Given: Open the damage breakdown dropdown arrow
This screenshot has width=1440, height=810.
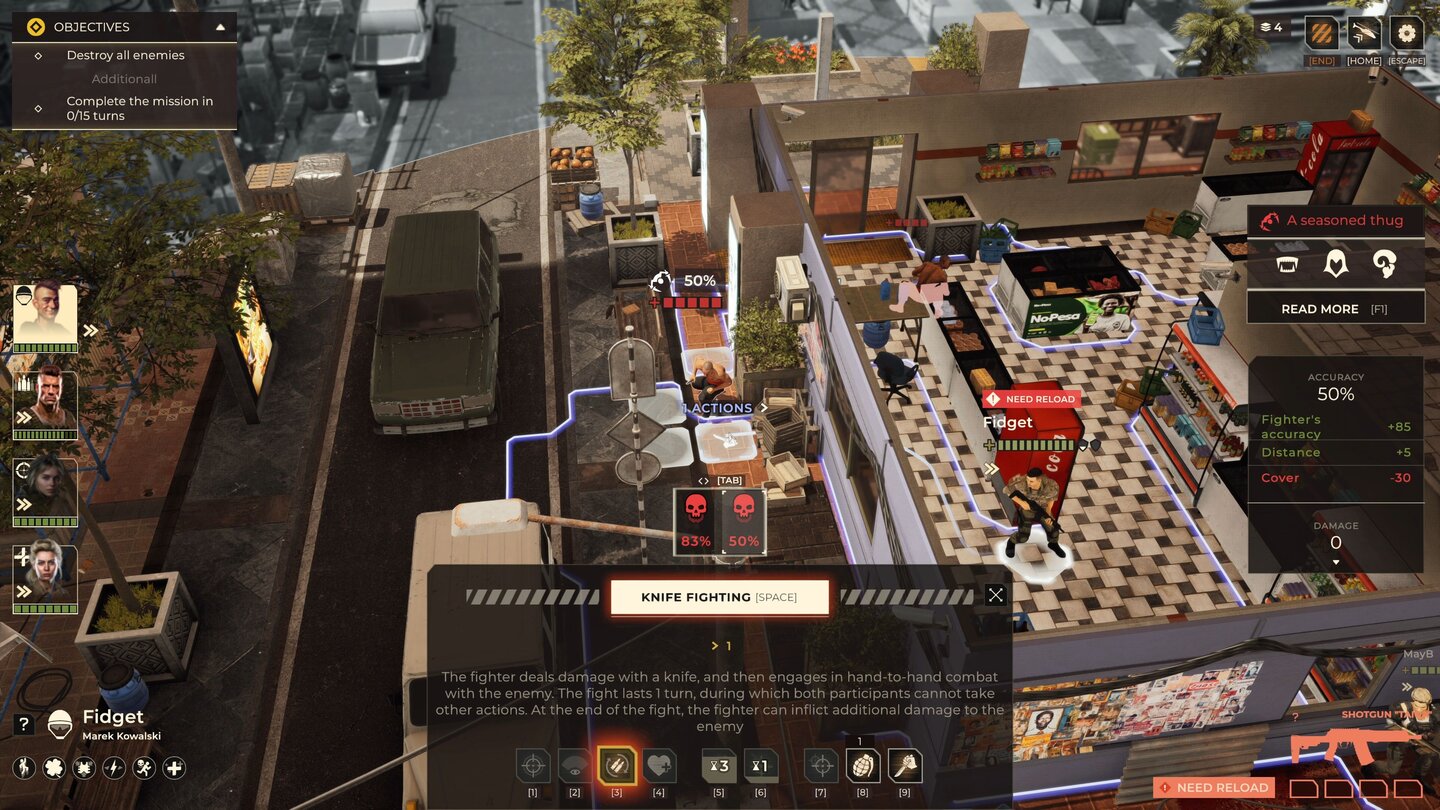Looking at the screenshot, I should [x=1336, y=561].
